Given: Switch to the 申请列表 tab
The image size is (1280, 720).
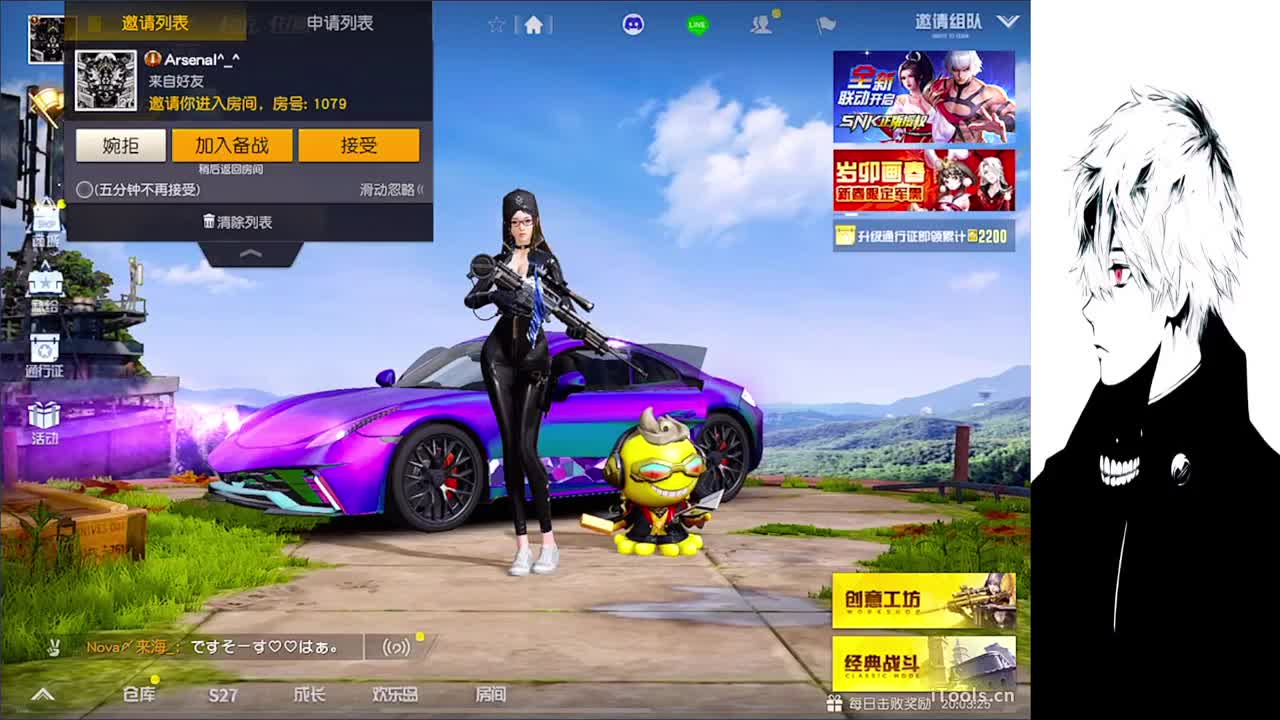Looking at the screenshot, I should tap(342, 22).
